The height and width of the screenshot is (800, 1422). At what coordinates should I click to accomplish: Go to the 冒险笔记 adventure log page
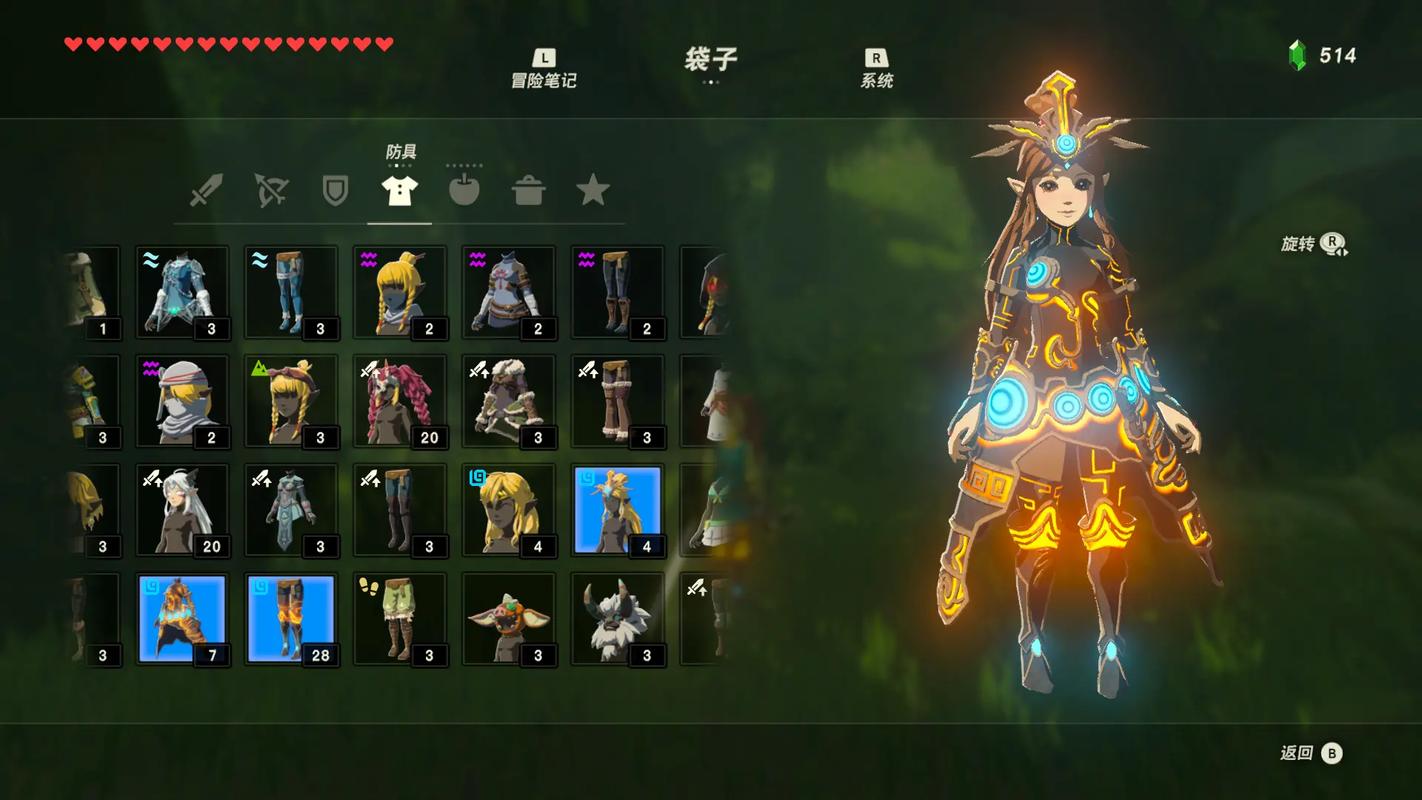544,70
